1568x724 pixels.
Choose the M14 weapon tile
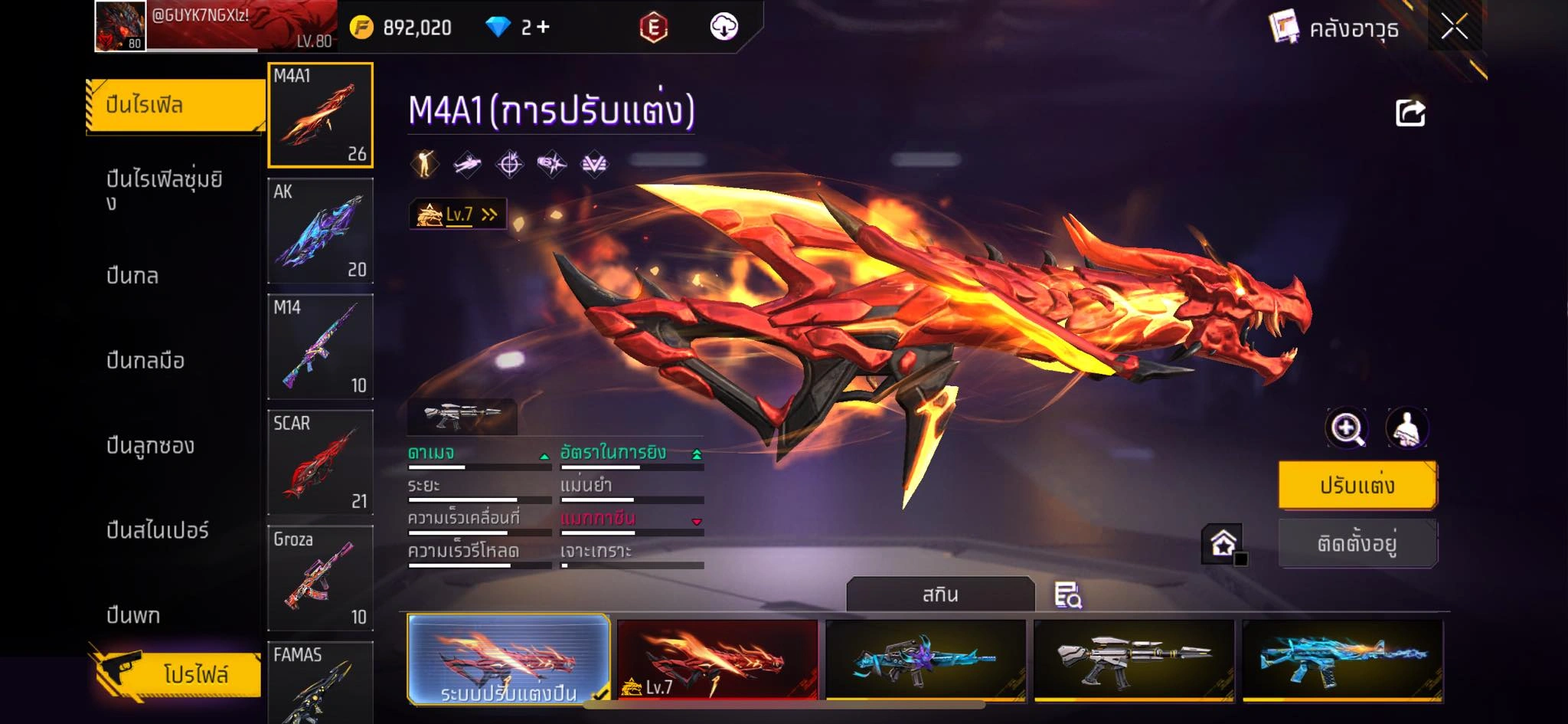click(320, 347)
